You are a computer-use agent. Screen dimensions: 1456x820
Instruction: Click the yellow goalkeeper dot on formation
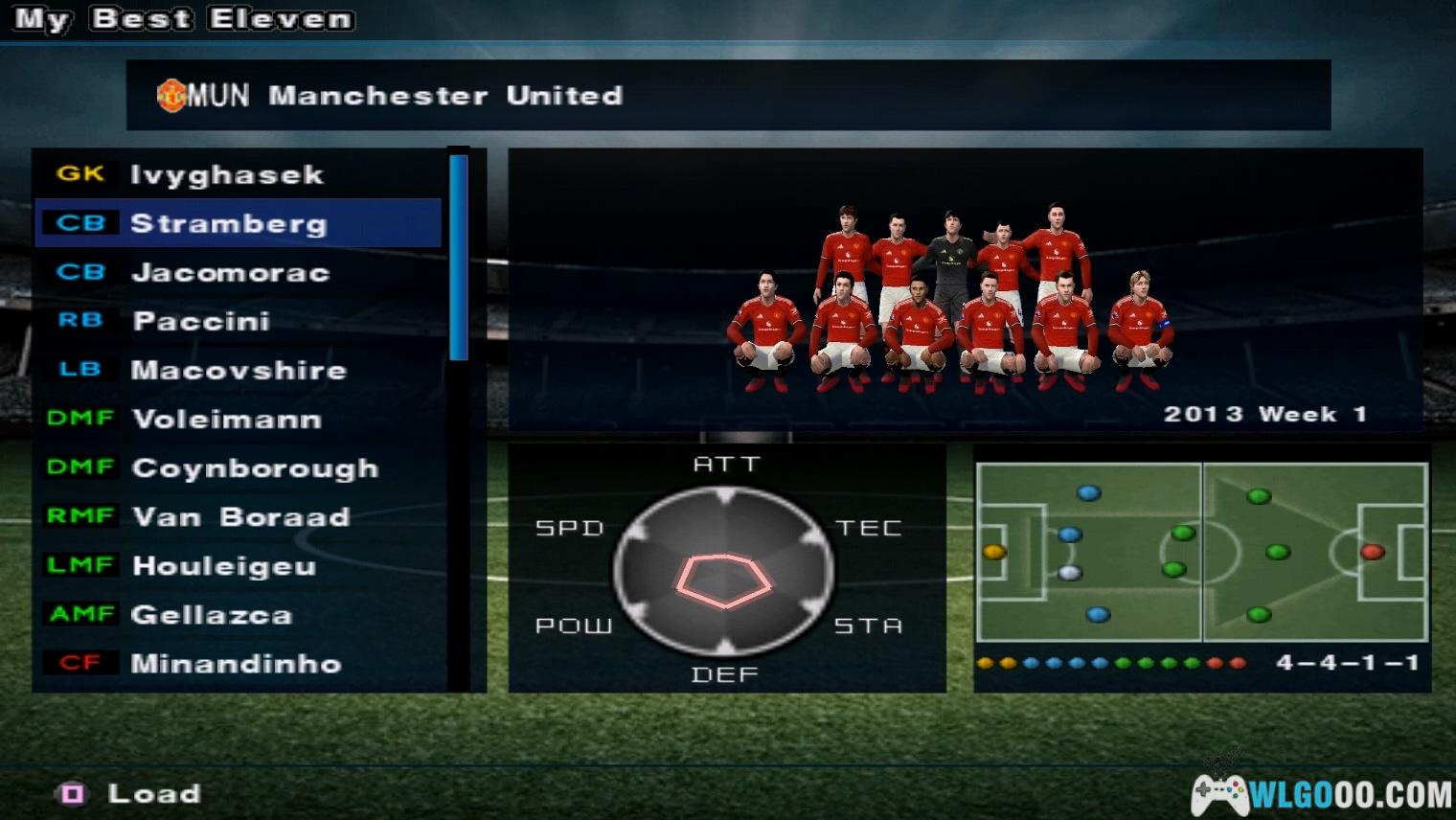click(994, 552)
